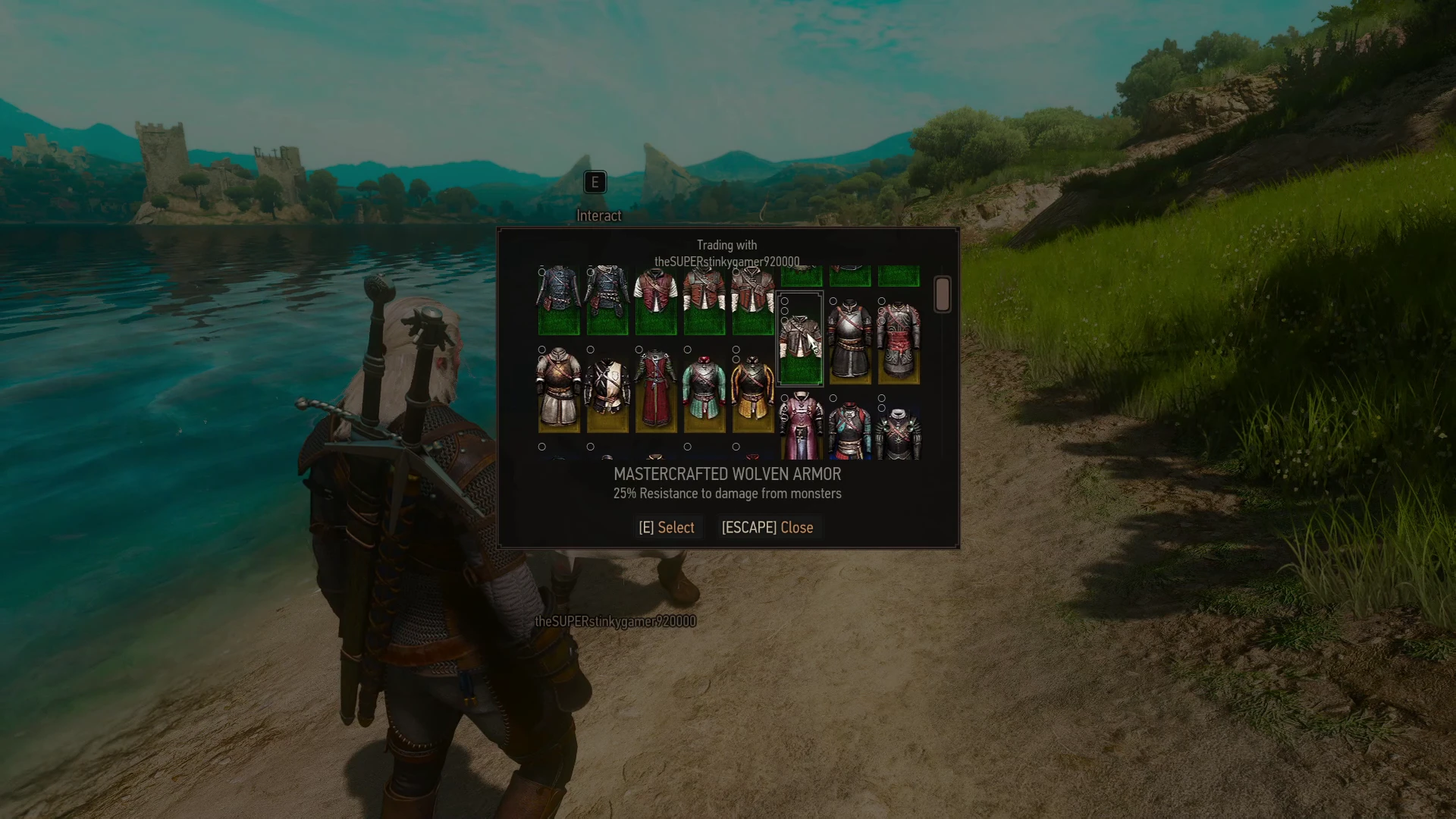Click the black-and-white doublet icon
The height and width of the screenshot is (819, 1456).
(x=607, y=385)
